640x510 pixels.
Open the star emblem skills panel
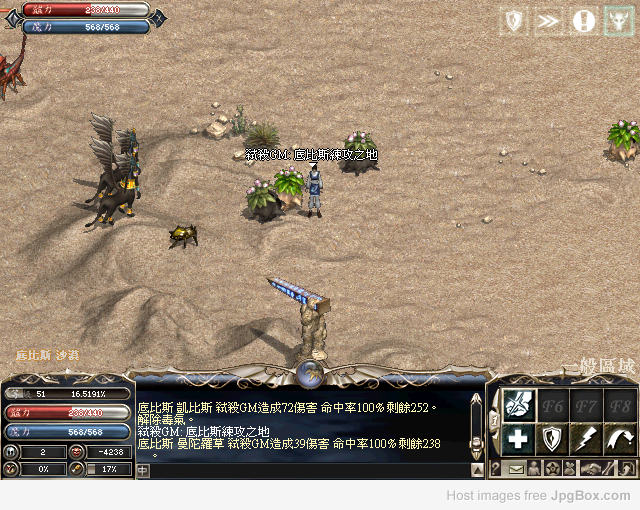tap(553, 468)
